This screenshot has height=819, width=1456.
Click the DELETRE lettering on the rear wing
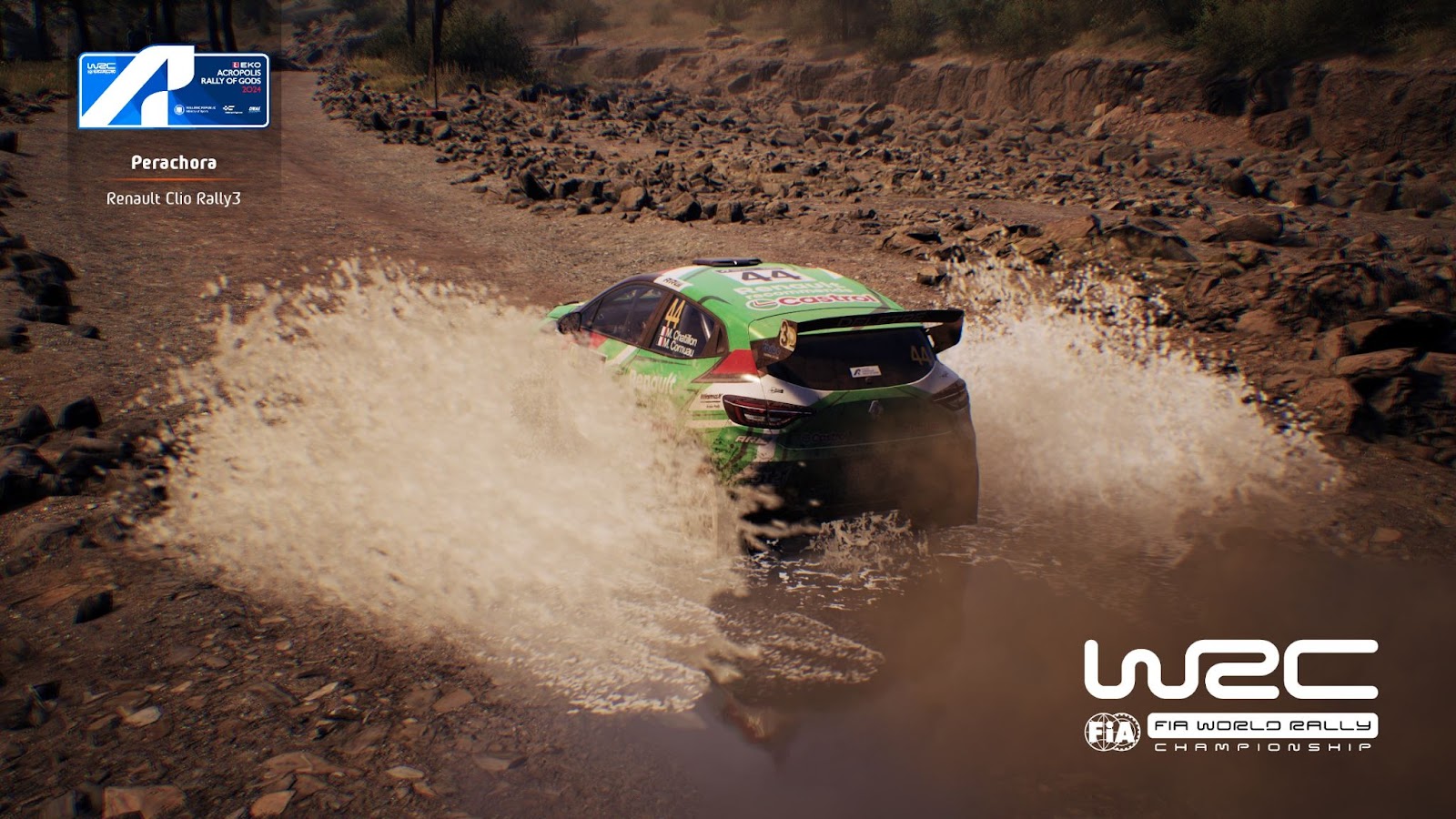878,318
